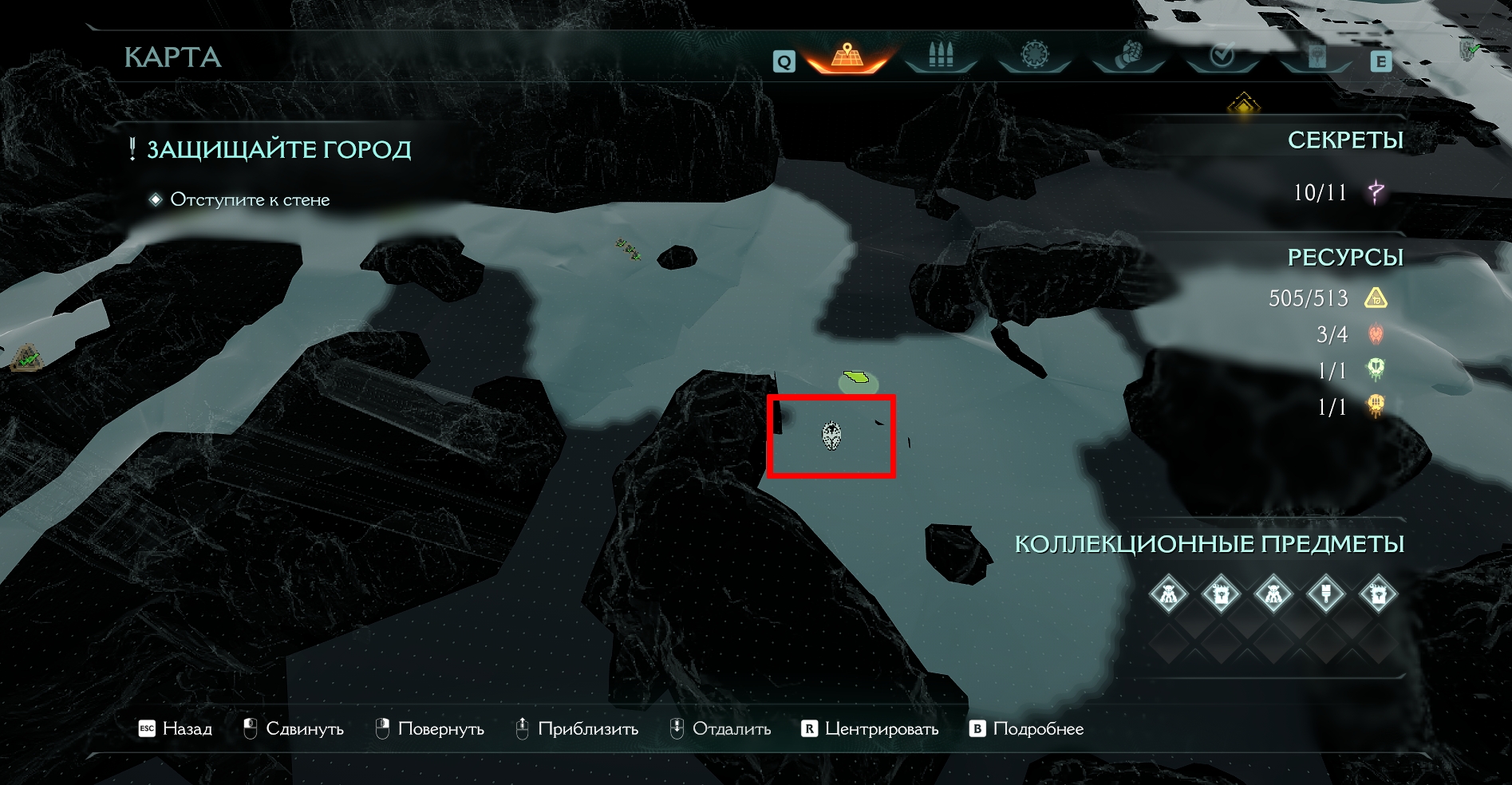Center the map with Центрировать
Viewport: 1512px width, 785px height.
click(870, 729)
